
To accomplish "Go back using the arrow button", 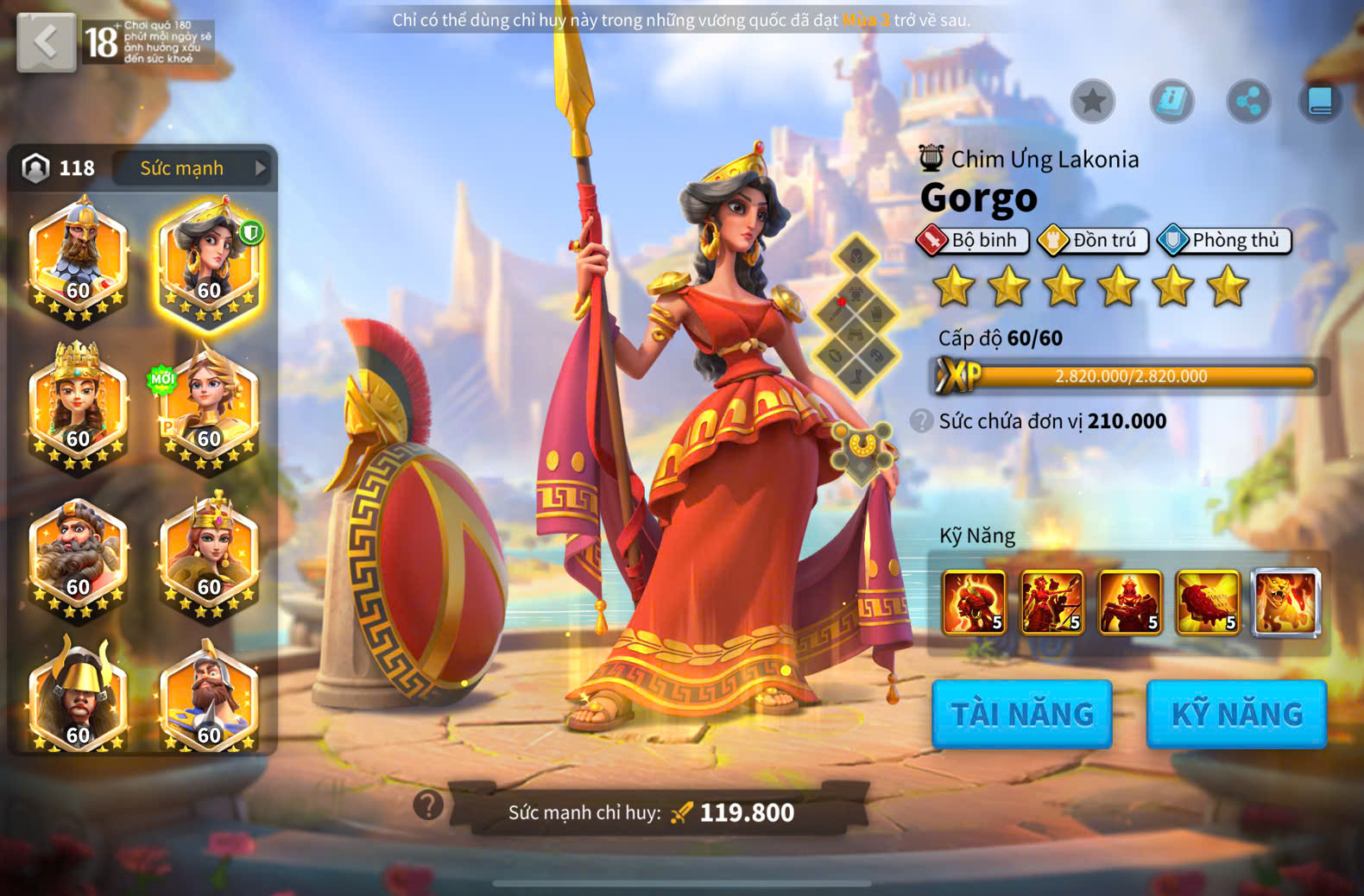I will click(46, 41).
